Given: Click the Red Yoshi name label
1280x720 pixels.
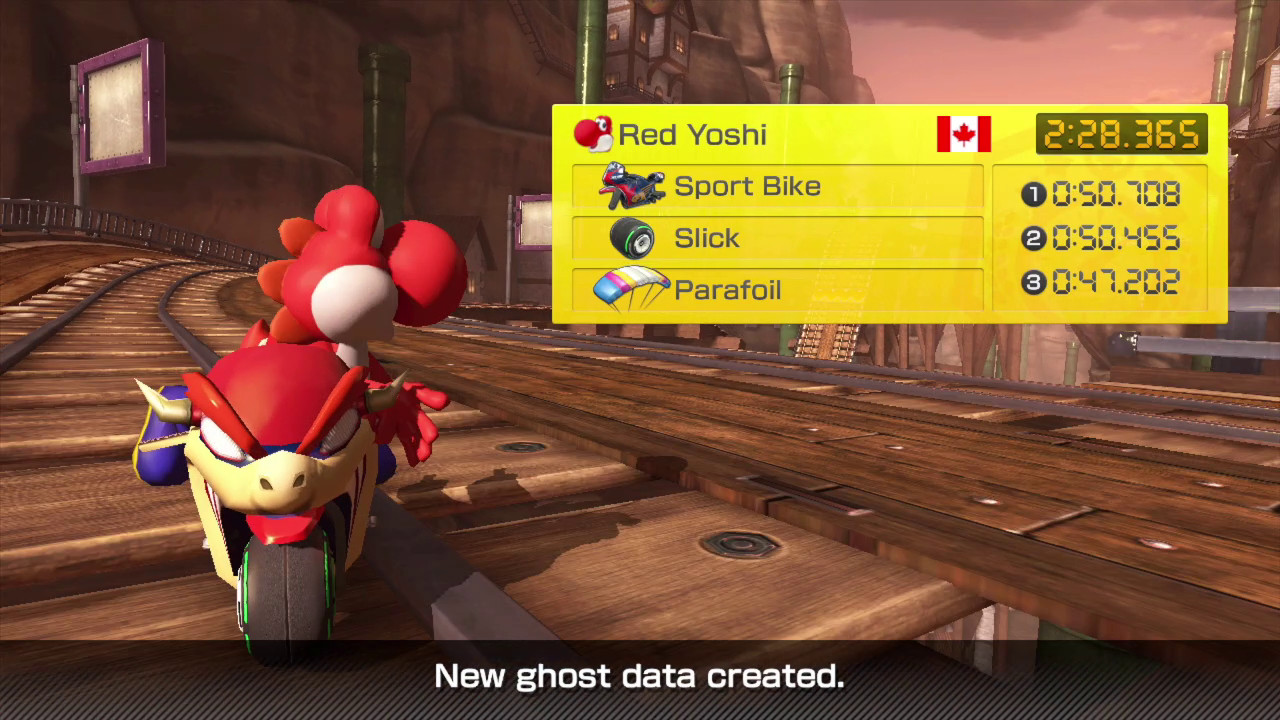Looking at the screenshot, I should tap(693, 134).
